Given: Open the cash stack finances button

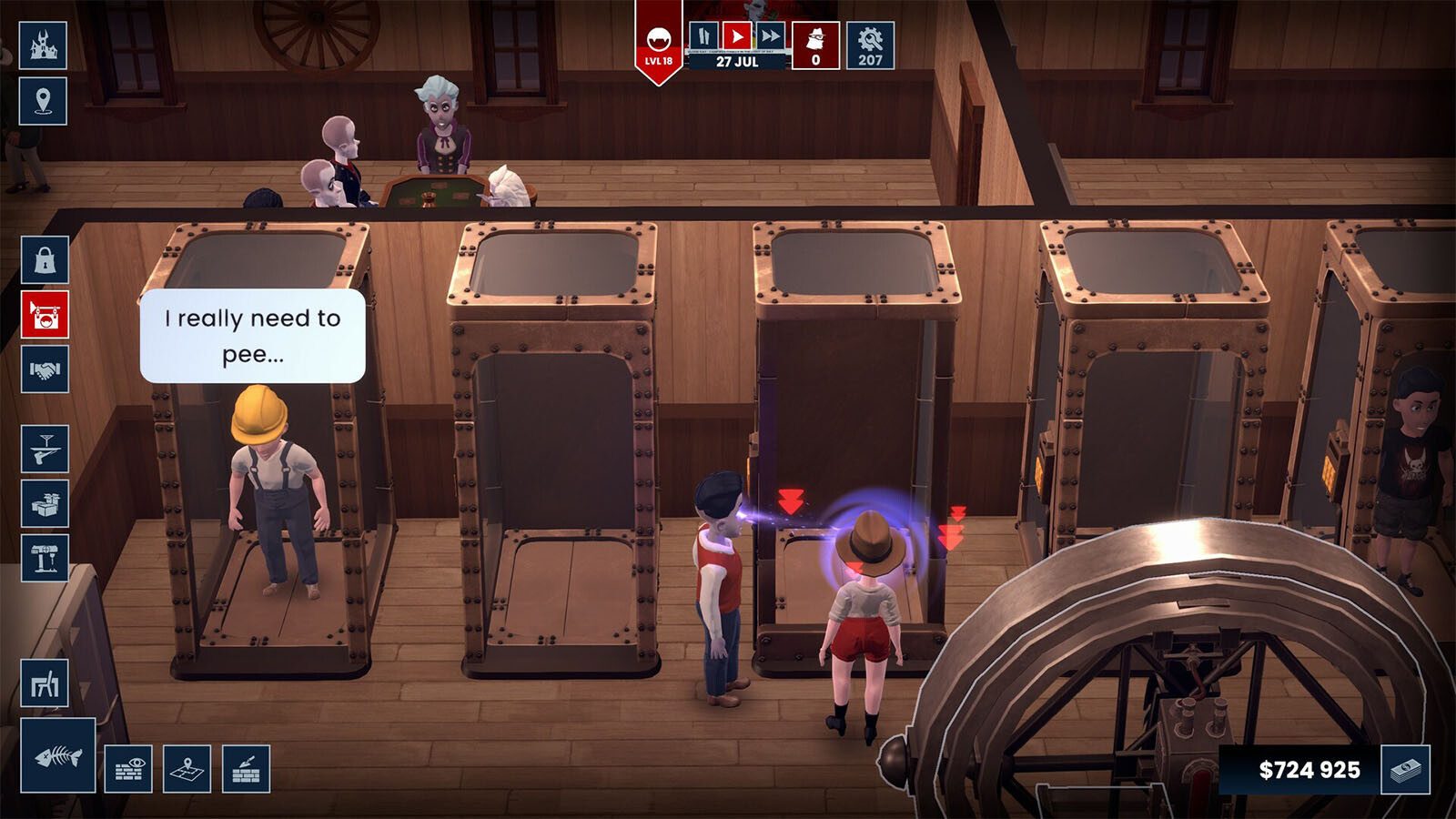Looking at the screenshot, I should (x=1405, y=770).
